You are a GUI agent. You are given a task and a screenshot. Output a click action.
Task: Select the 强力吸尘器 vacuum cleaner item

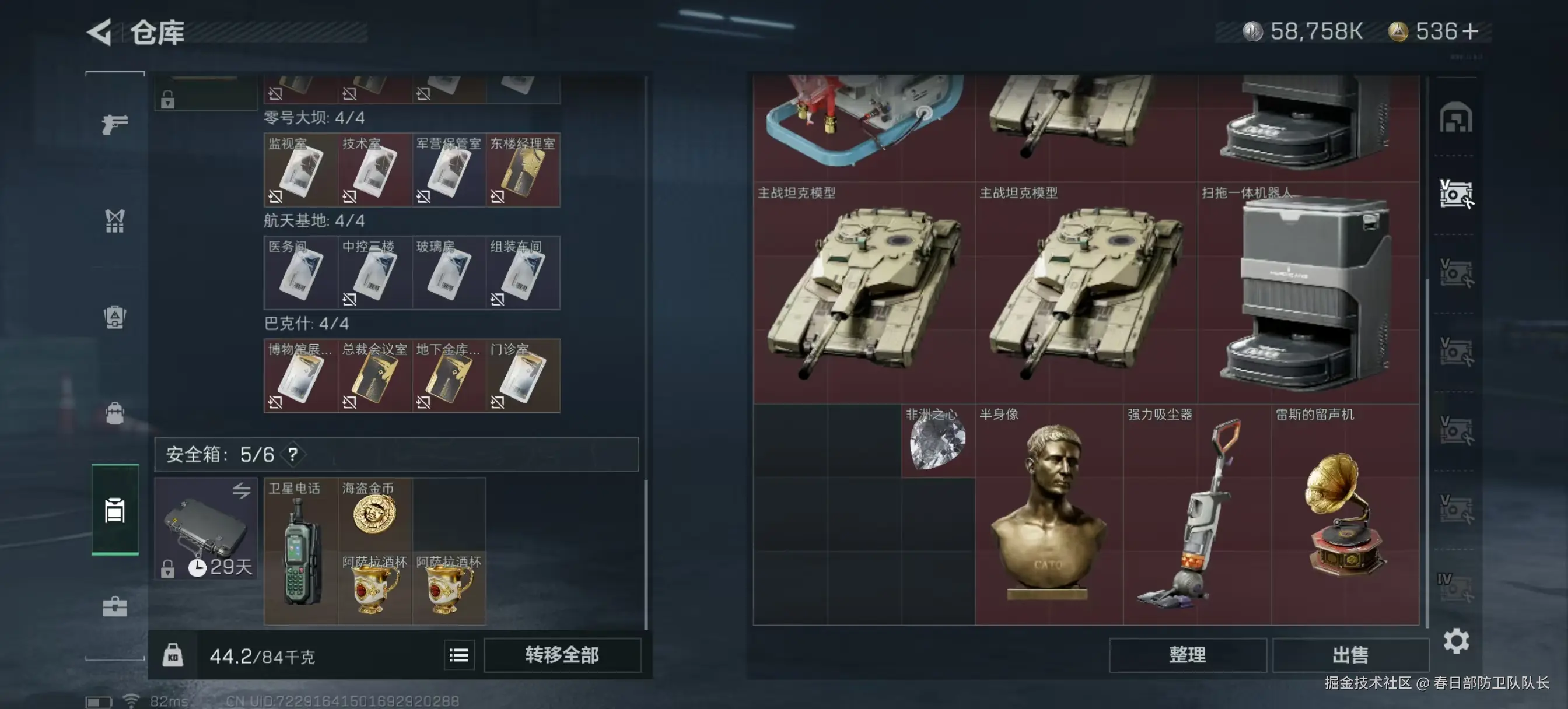click(x=1196, y=514)
